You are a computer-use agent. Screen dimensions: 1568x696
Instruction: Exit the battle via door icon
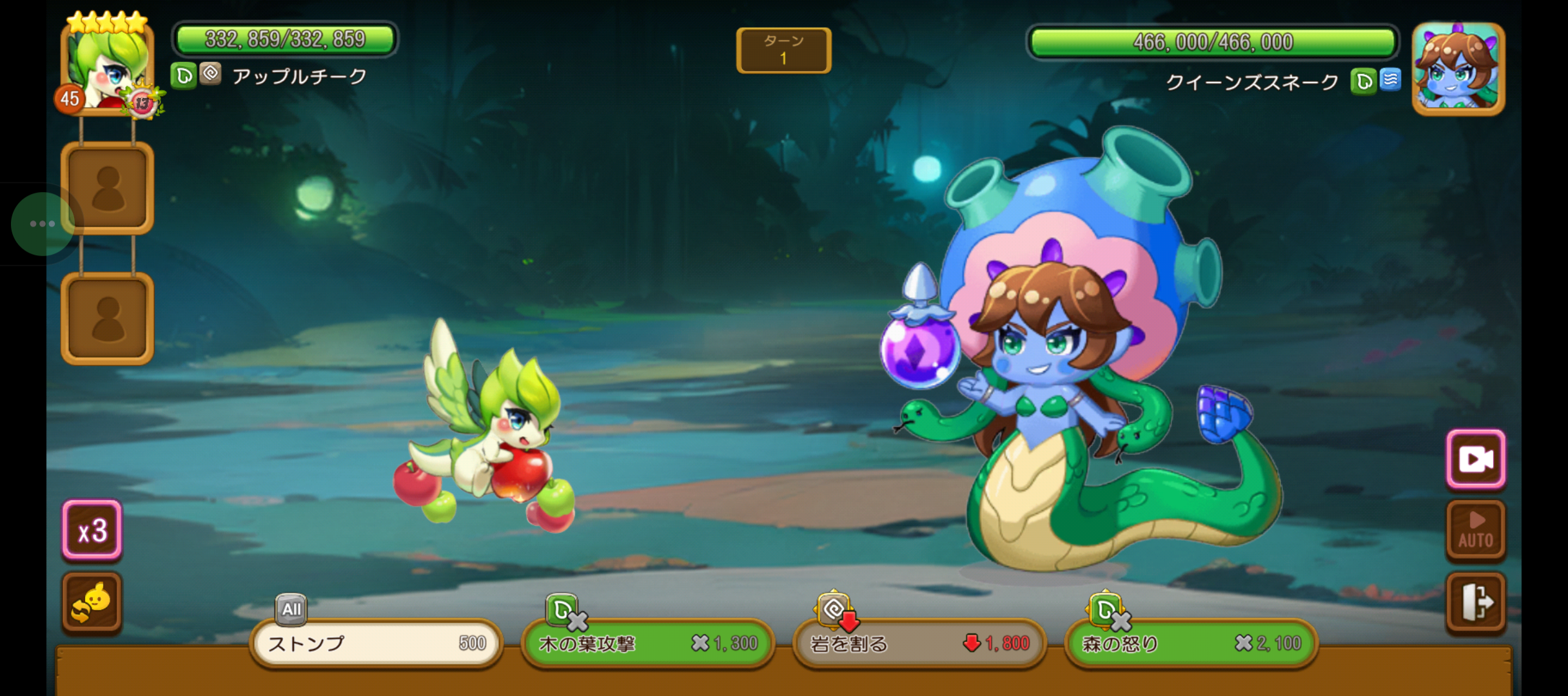pos(1476,602)
